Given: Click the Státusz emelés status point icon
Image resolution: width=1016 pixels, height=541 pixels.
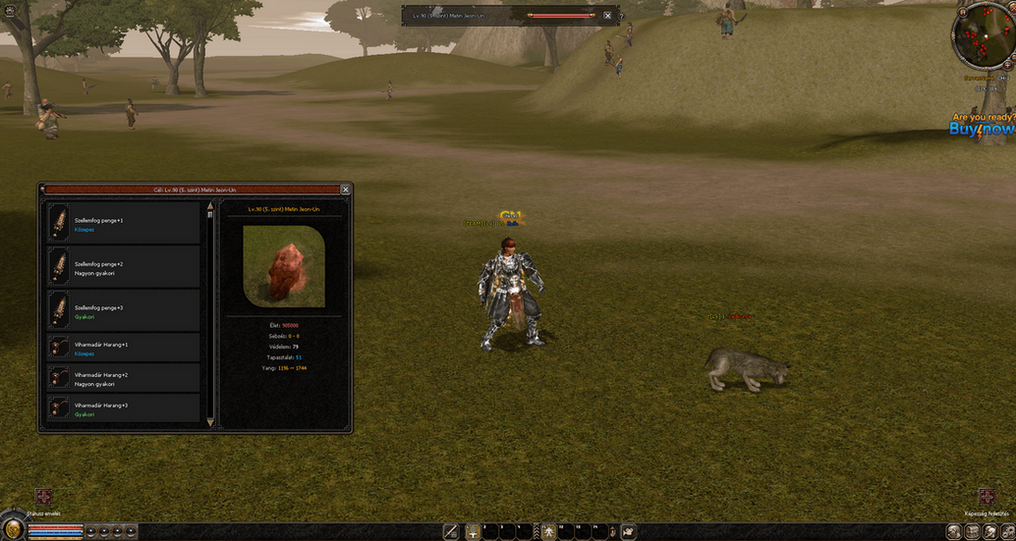Looking at the screenshot, I should pyautogui.click(x=43, y=497).
